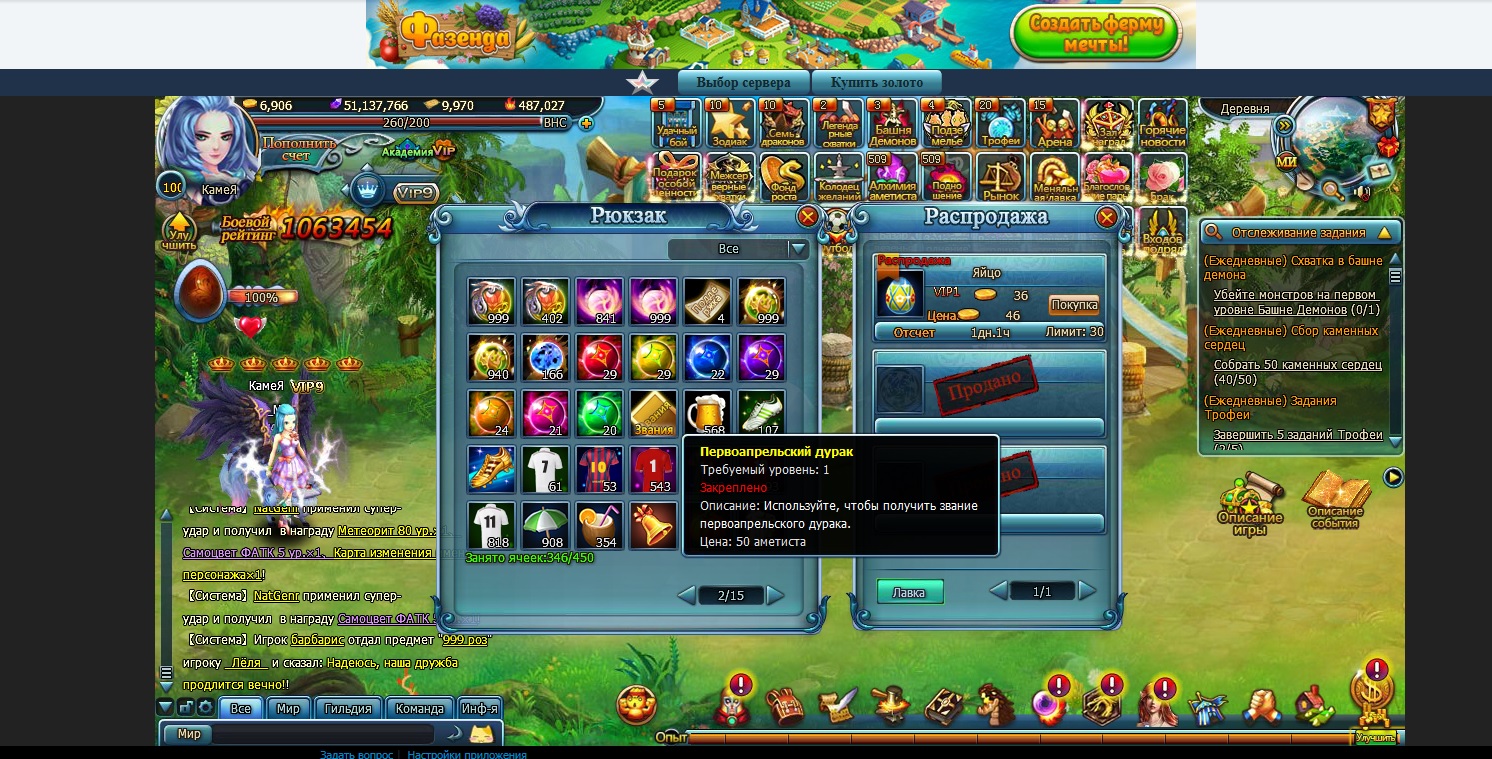Click the Купить золото button
The width and height of the screenshot is (1492, 759).
(876, 82)
